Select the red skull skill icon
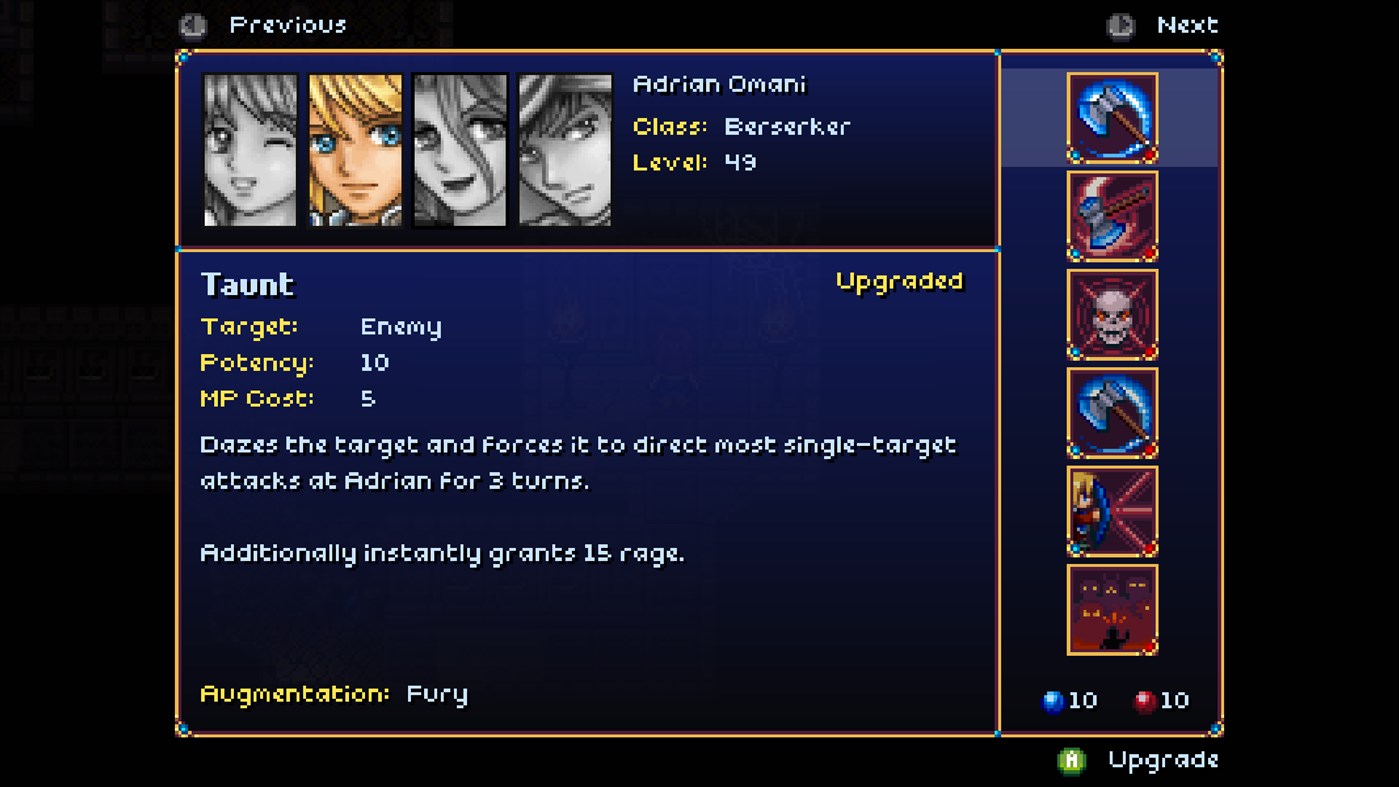Image resolution: width=1399 pixels, height=787 pixels. click(x=1112, y=313)
